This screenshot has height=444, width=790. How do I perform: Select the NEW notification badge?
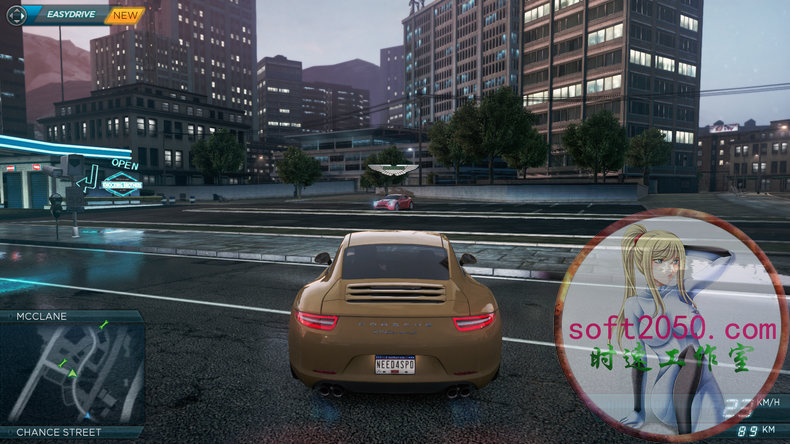pos(125,16)
